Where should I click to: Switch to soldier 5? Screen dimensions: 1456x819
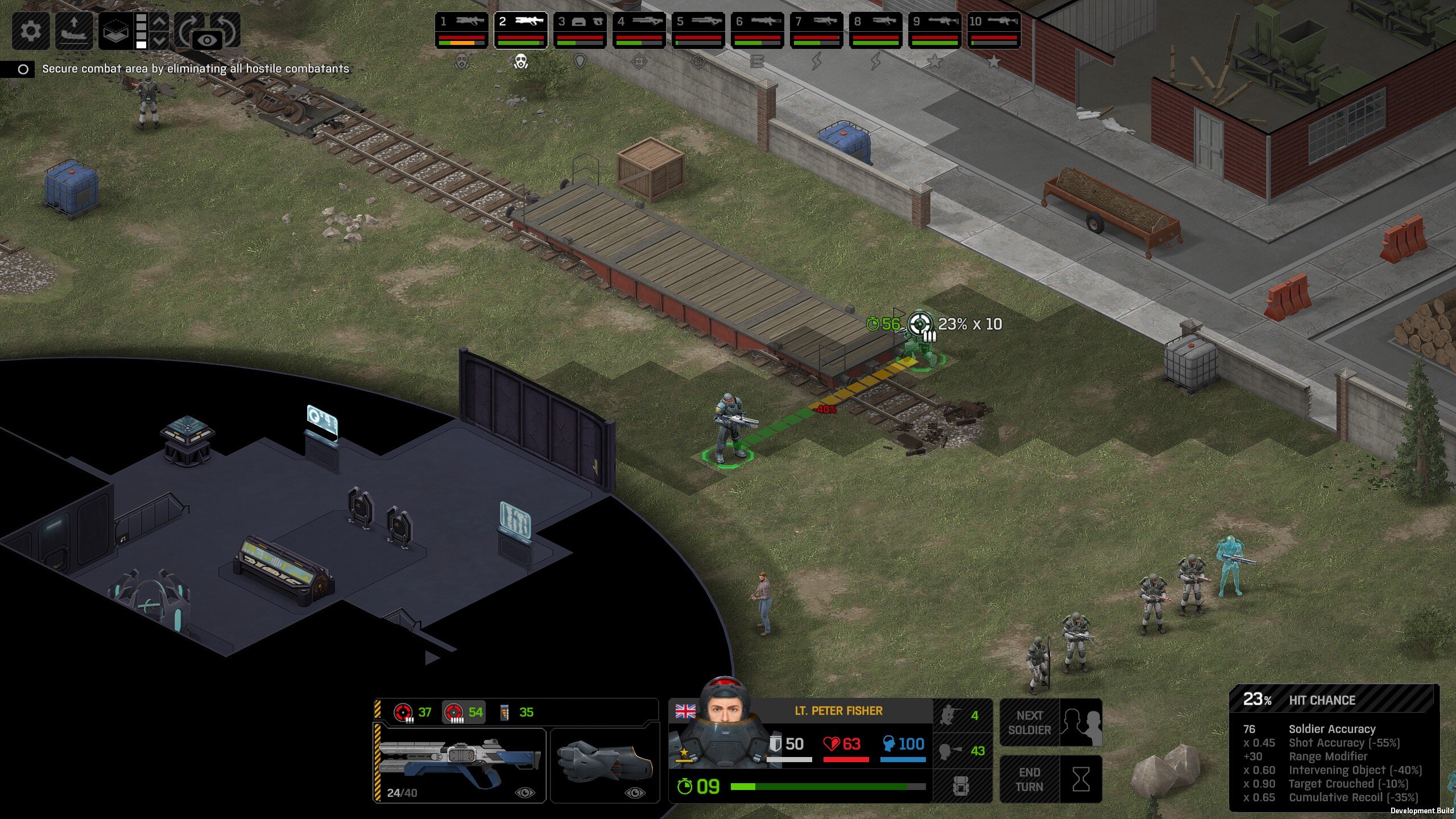(x=698, y=30)
